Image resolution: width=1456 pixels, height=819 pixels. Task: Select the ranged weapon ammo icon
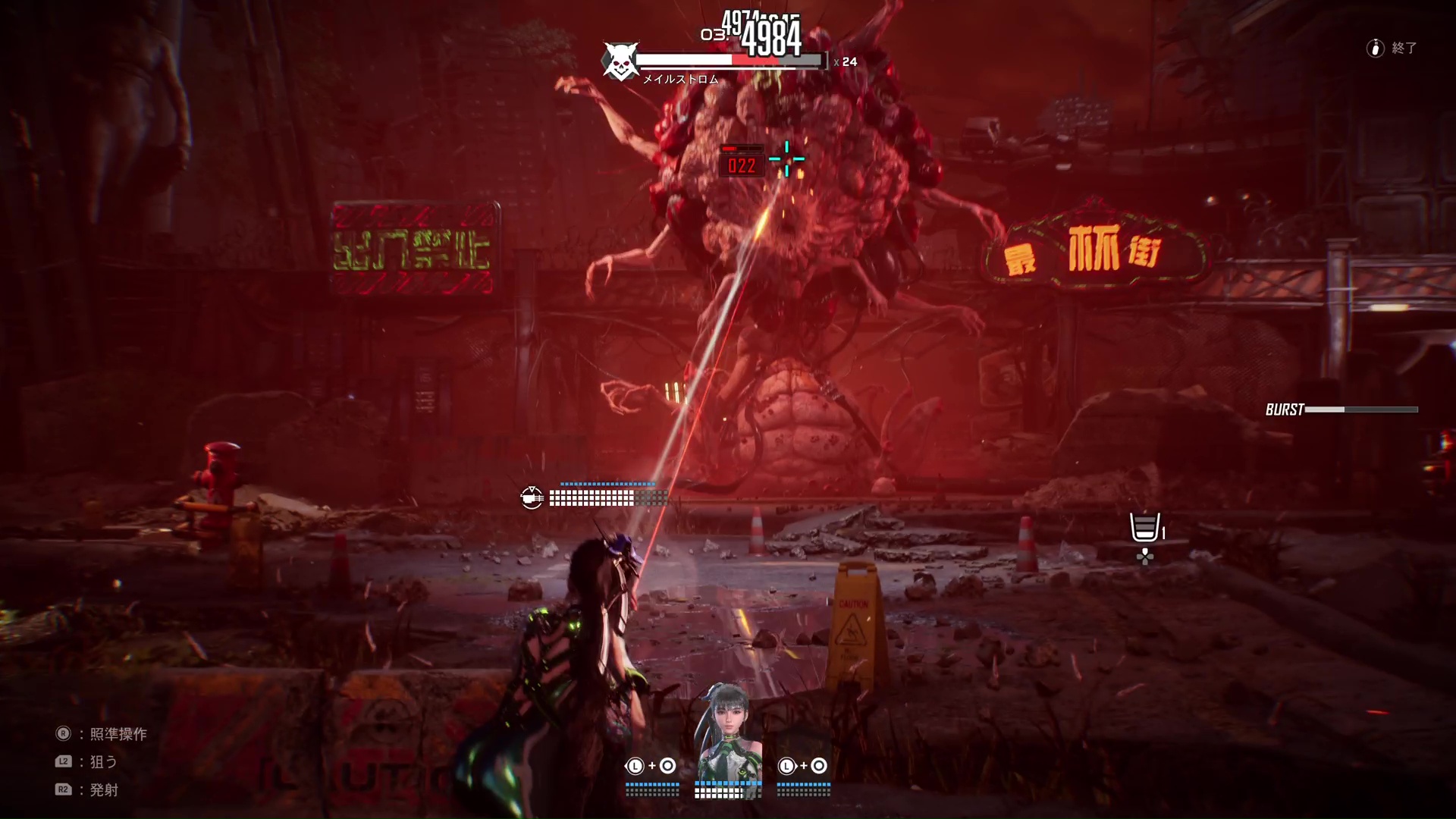[x=532, y=497]
